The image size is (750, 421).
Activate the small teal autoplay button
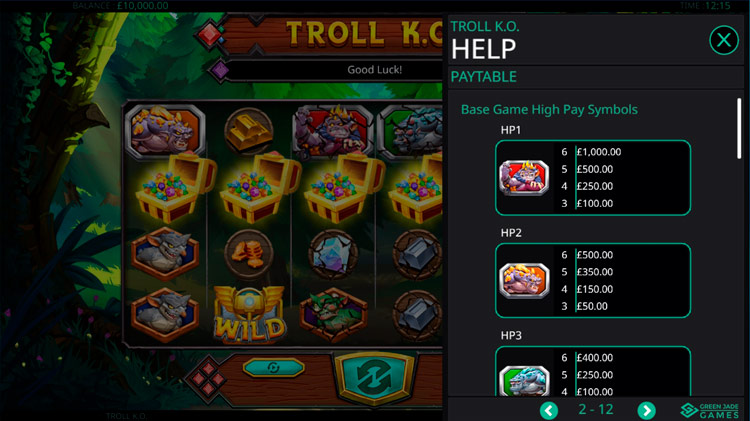coord(273,367)
